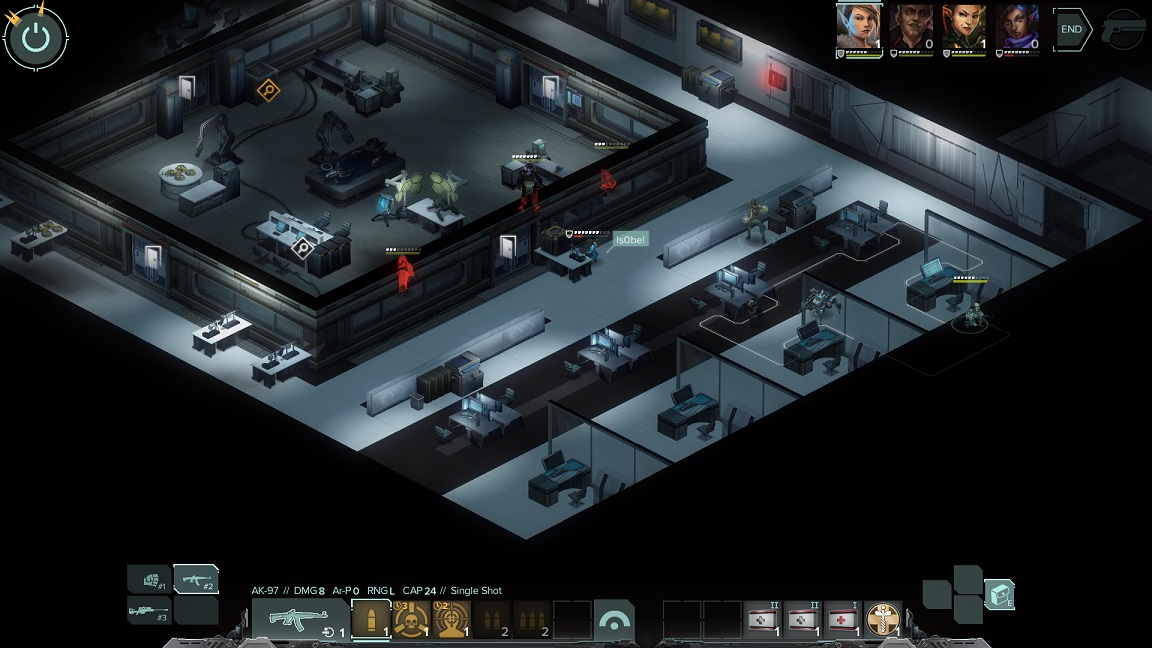Activate the skull headshot ability
Screen dimensions: 1152x648
(x=411, y=619)
